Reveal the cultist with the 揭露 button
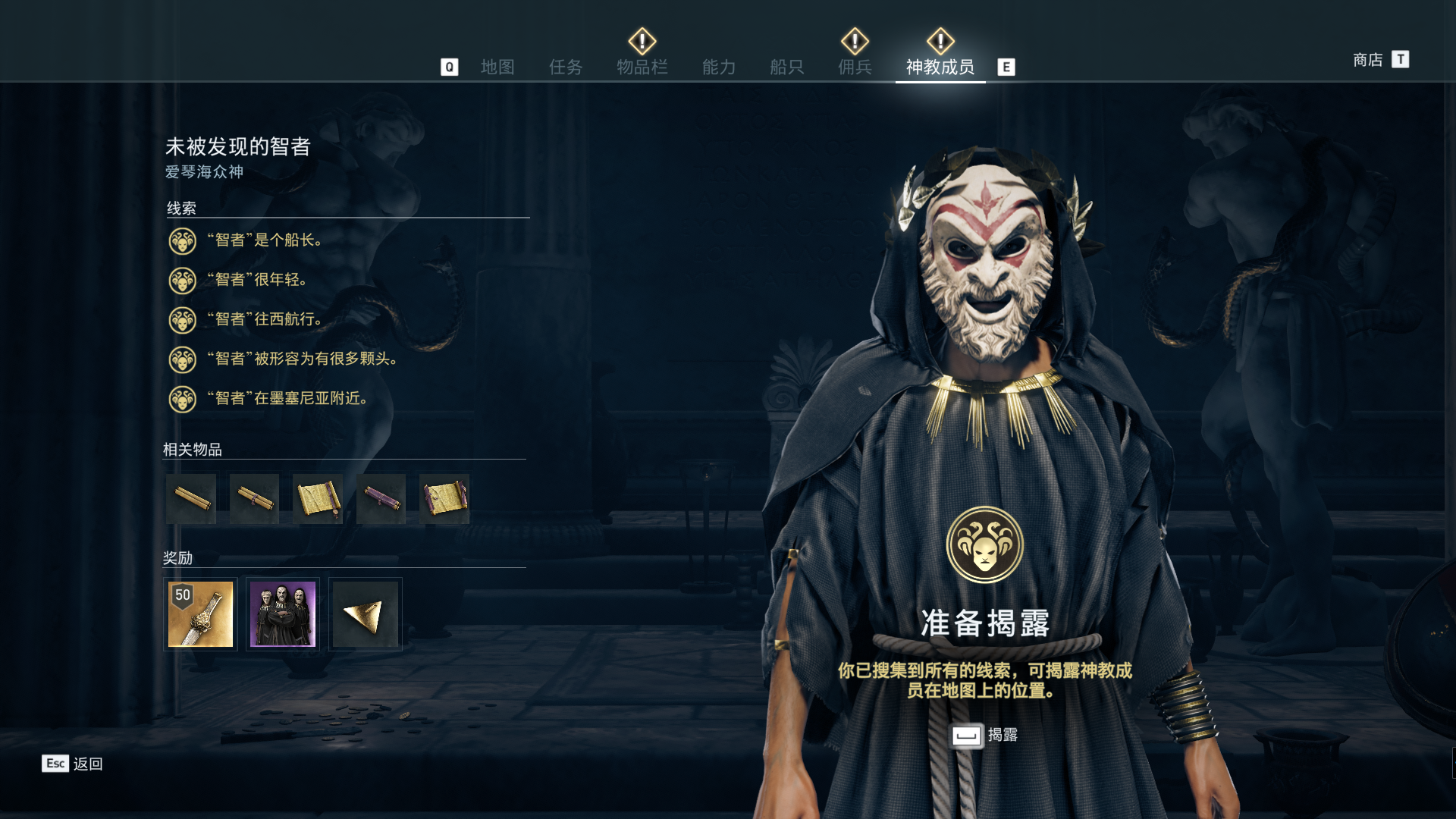The image size is (1456, 819). pos(984,735)
